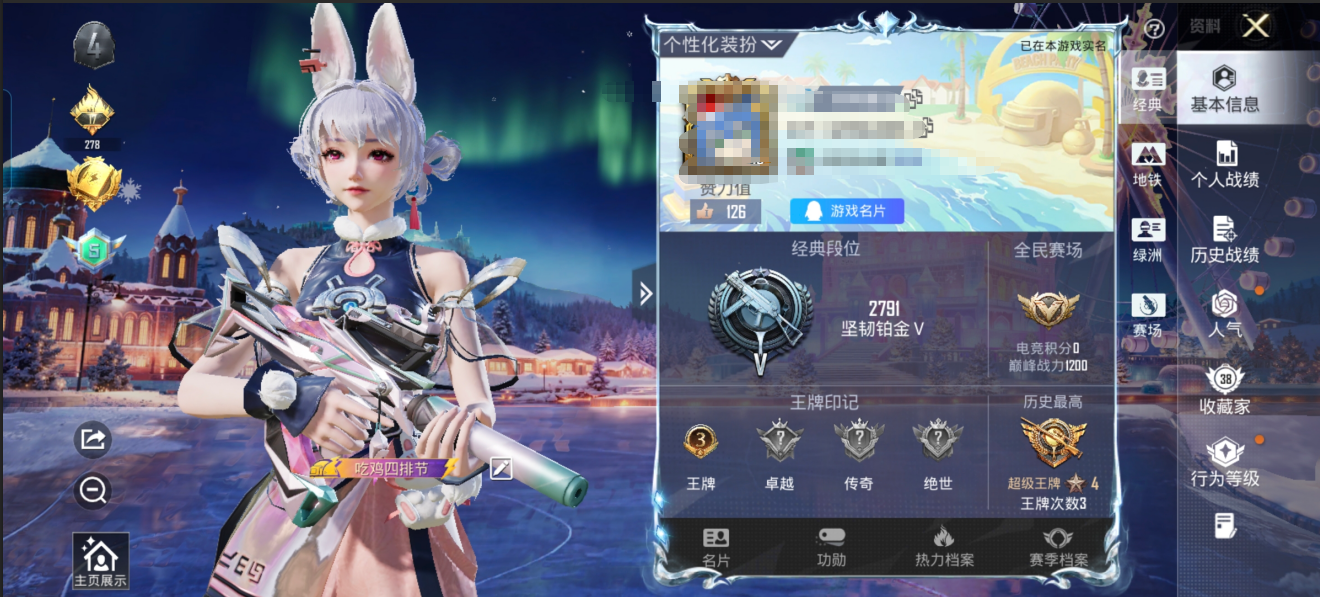Open 历史战绩 section
This screenshot has width=1320, height=597.
(x=1224, y=240)
